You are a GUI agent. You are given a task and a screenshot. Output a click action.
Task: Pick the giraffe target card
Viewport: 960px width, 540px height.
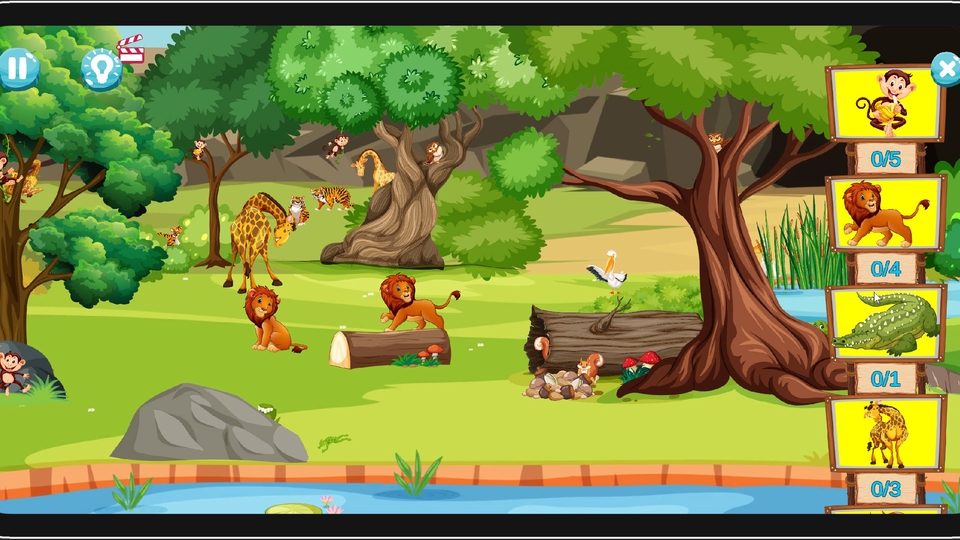[x=886, y=433]
